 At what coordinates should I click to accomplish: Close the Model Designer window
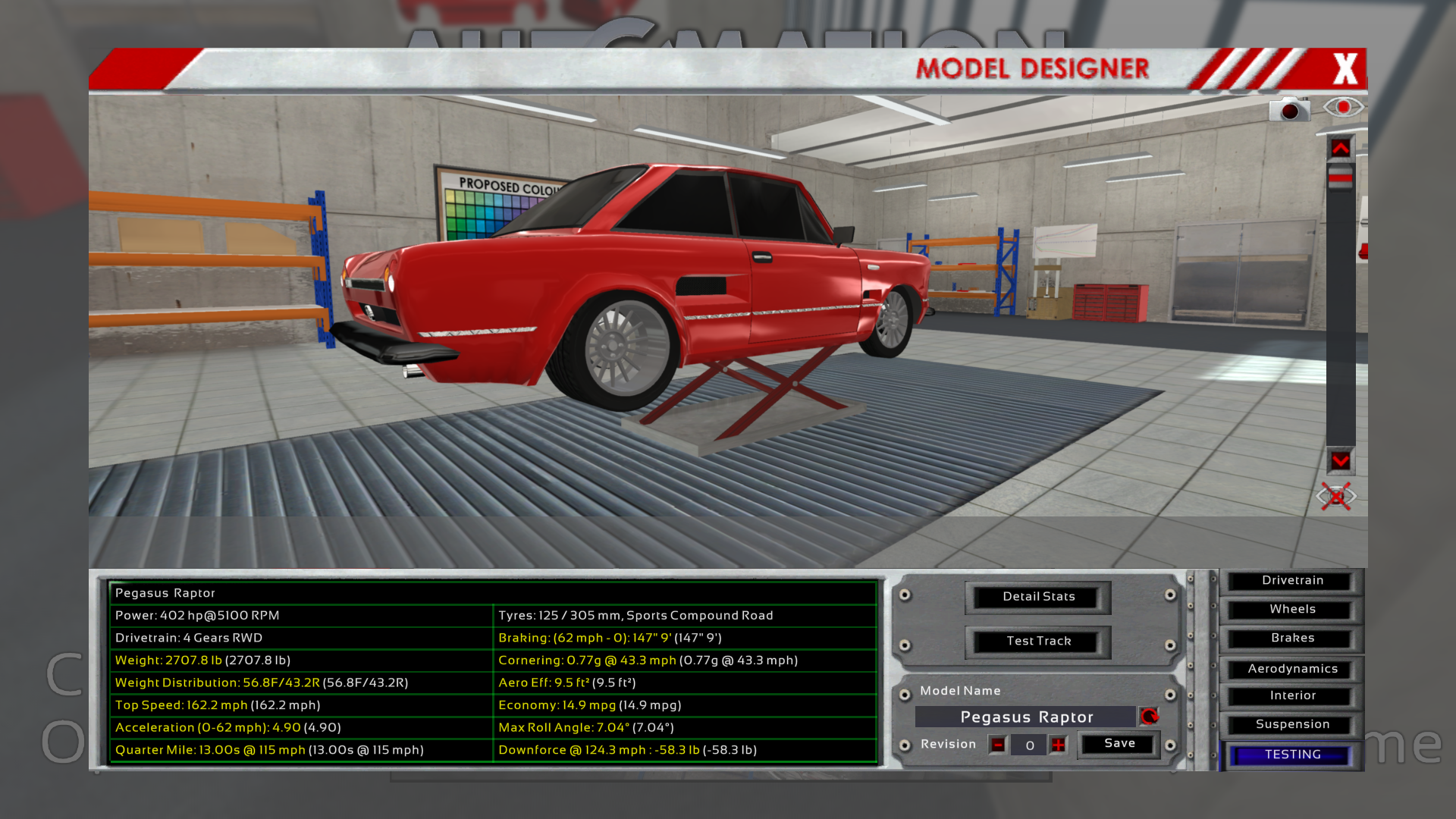click(1345, 69)
